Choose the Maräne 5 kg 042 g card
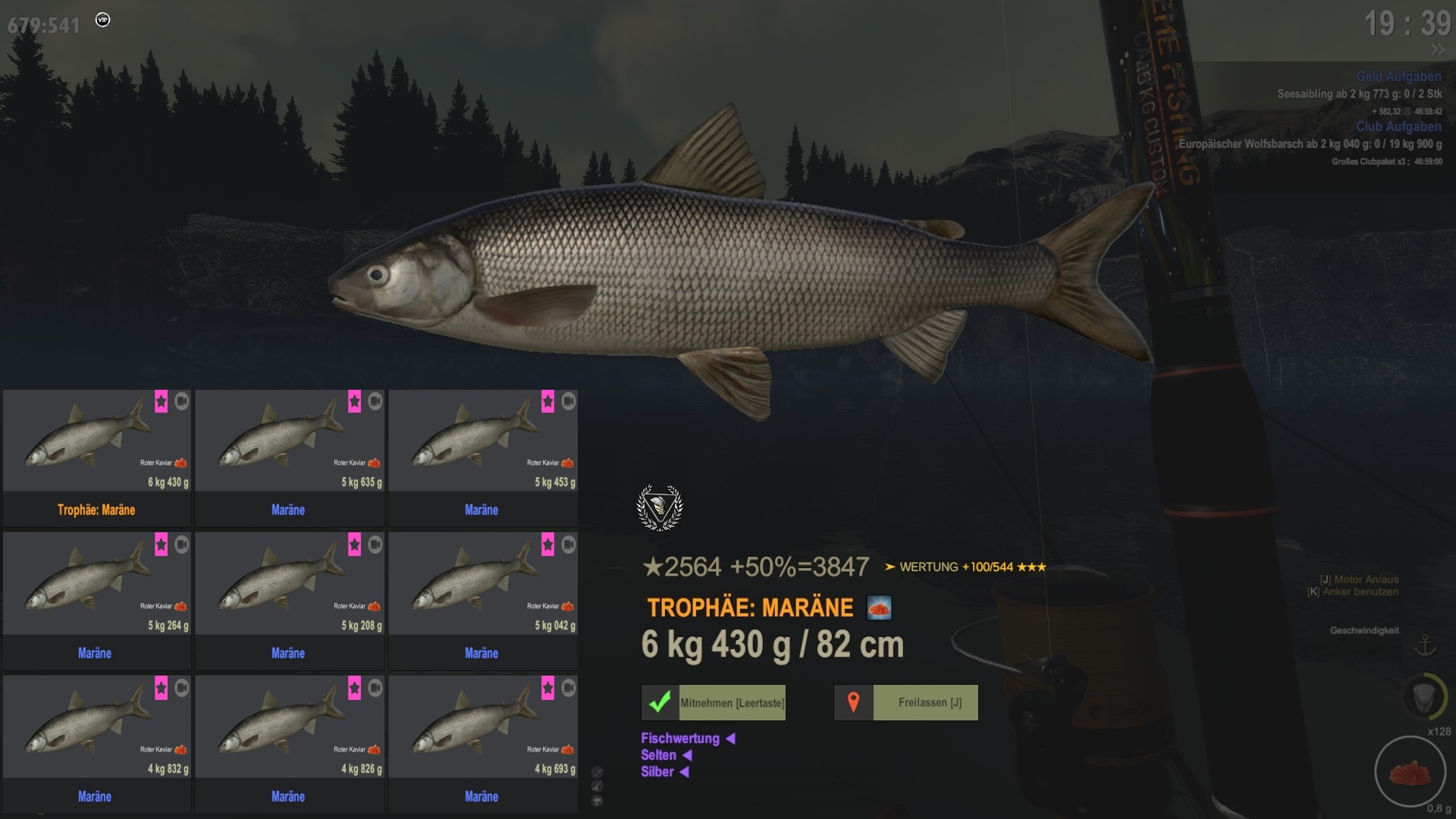 click(483, 600)
